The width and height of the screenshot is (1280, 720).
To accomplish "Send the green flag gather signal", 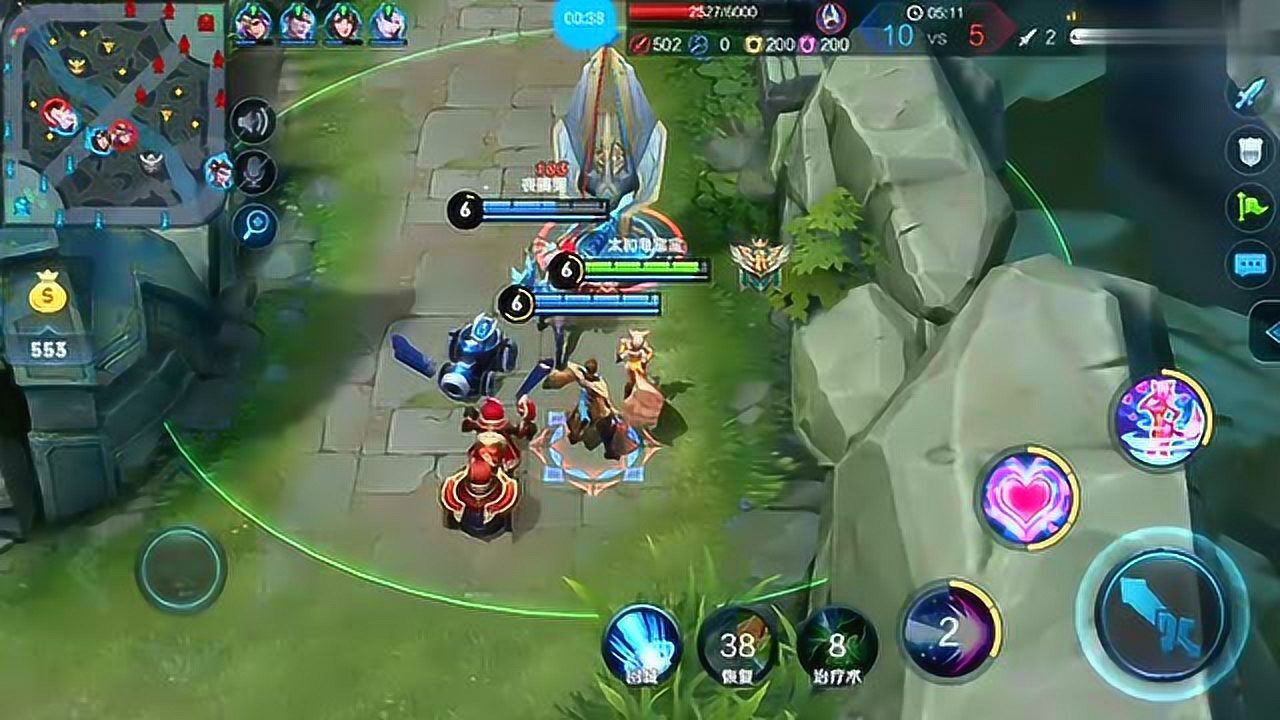I will click(1250, 208).
